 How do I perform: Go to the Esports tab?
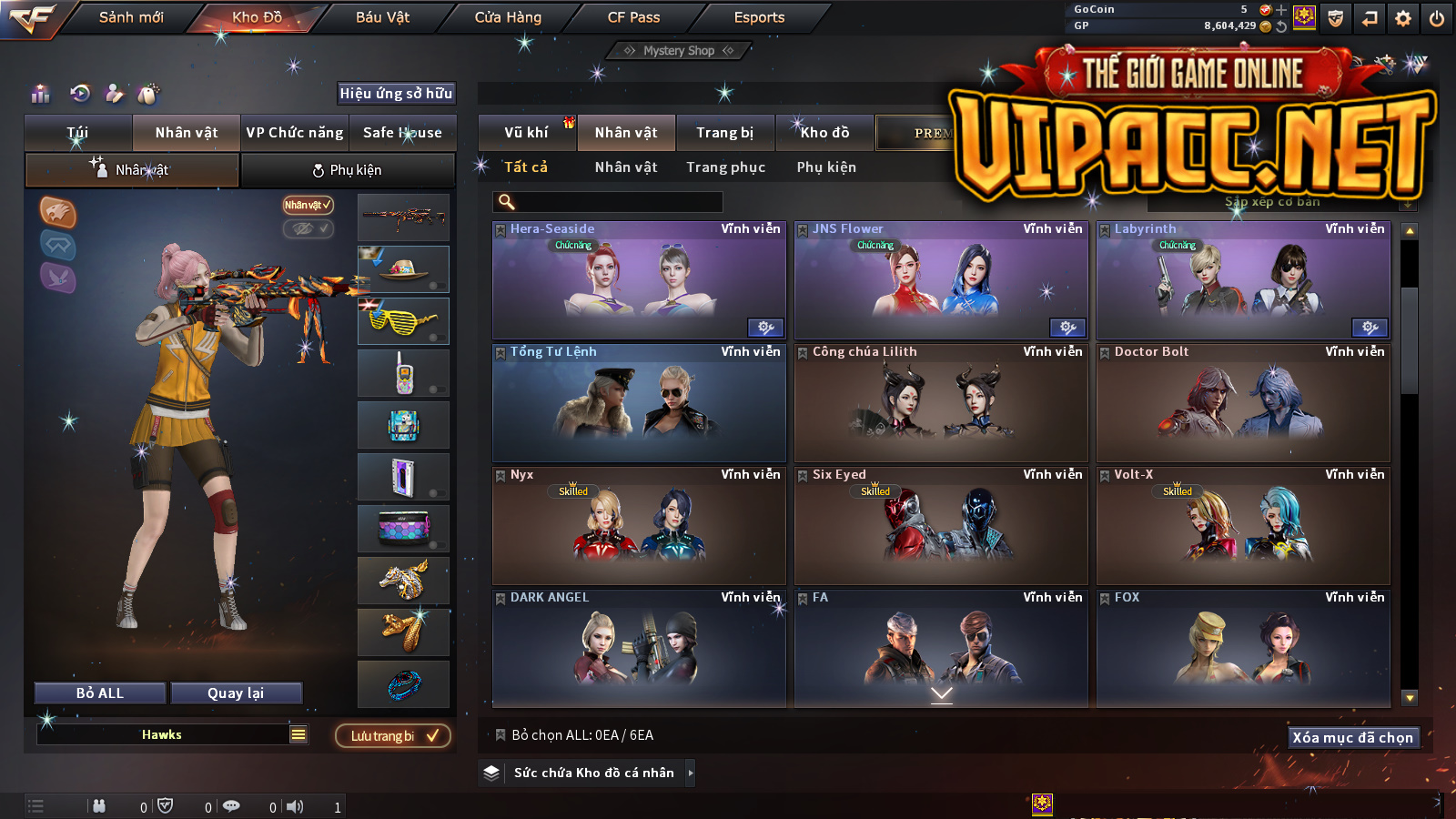tap(759, 17)
